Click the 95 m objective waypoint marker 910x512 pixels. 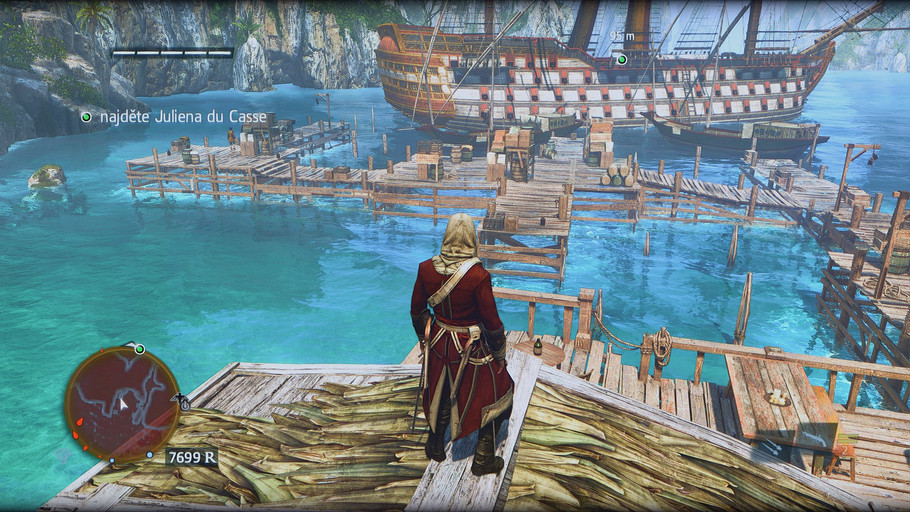[621, 59]
